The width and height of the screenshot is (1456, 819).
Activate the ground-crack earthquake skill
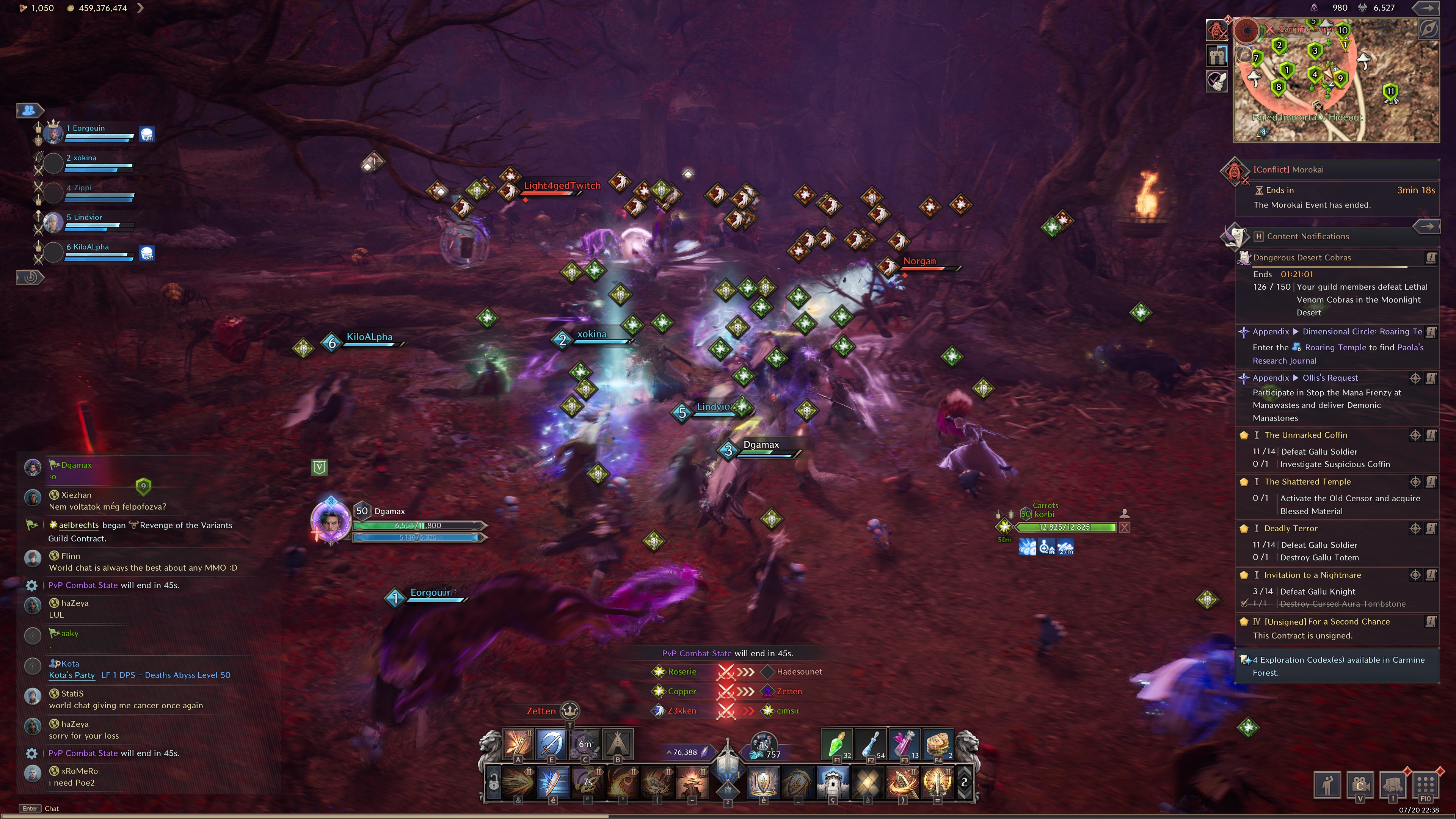692,782
